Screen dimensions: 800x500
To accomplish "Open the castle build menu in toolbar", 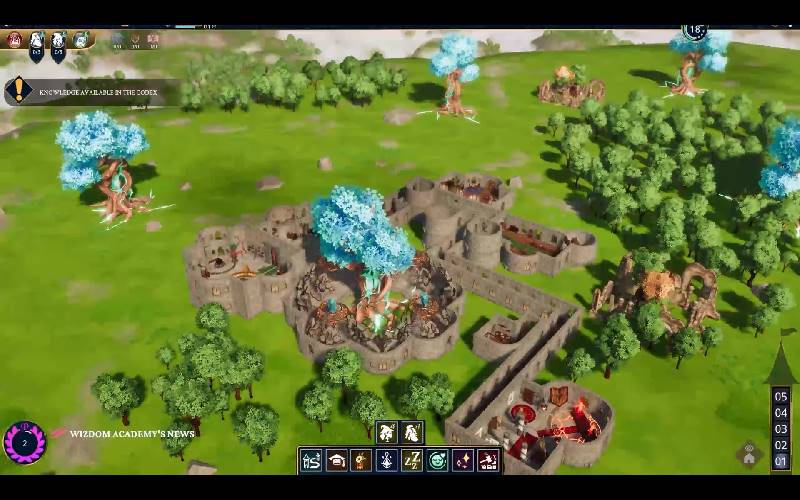I will [x=311, y=461].
